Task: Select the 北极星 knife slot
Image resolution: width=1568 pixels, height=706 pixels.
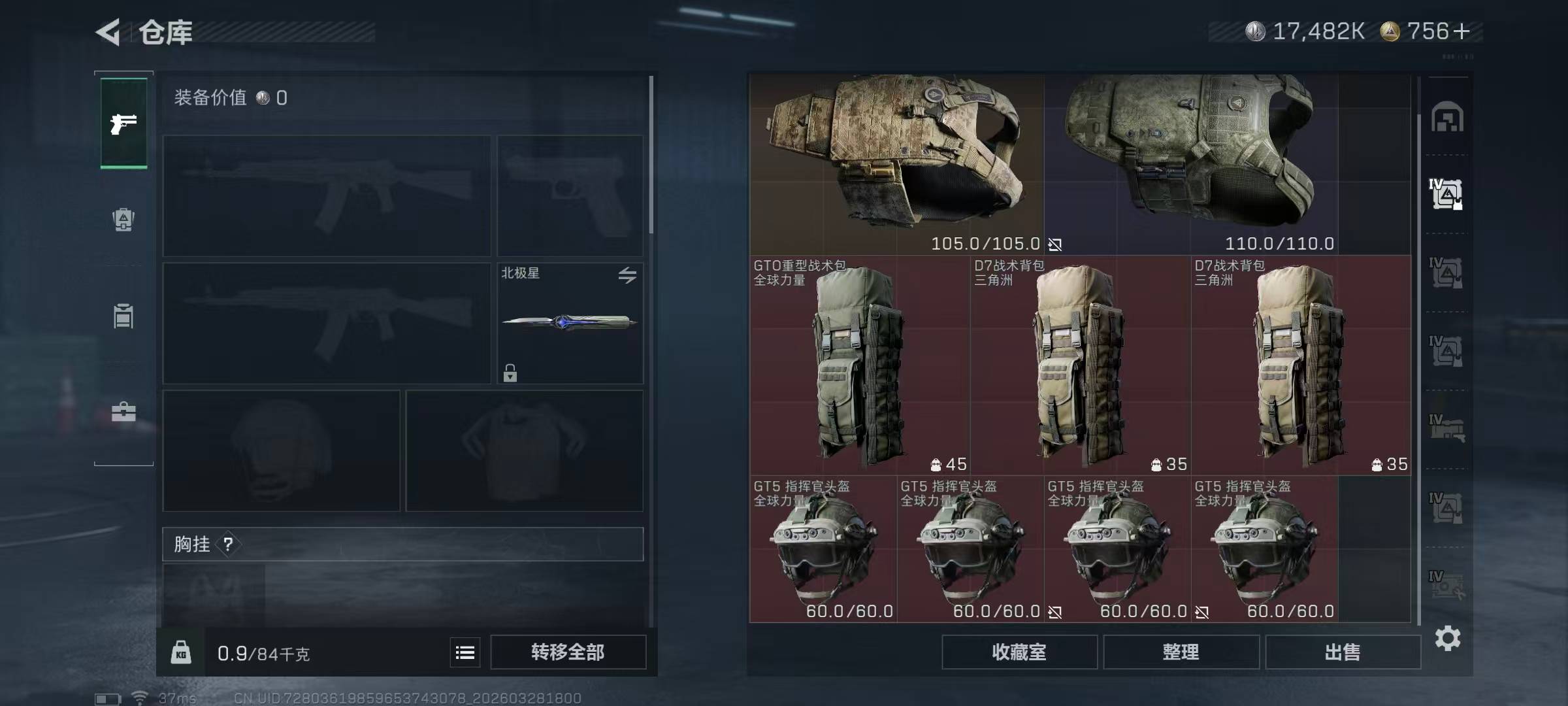Action: tap(570, 323)
